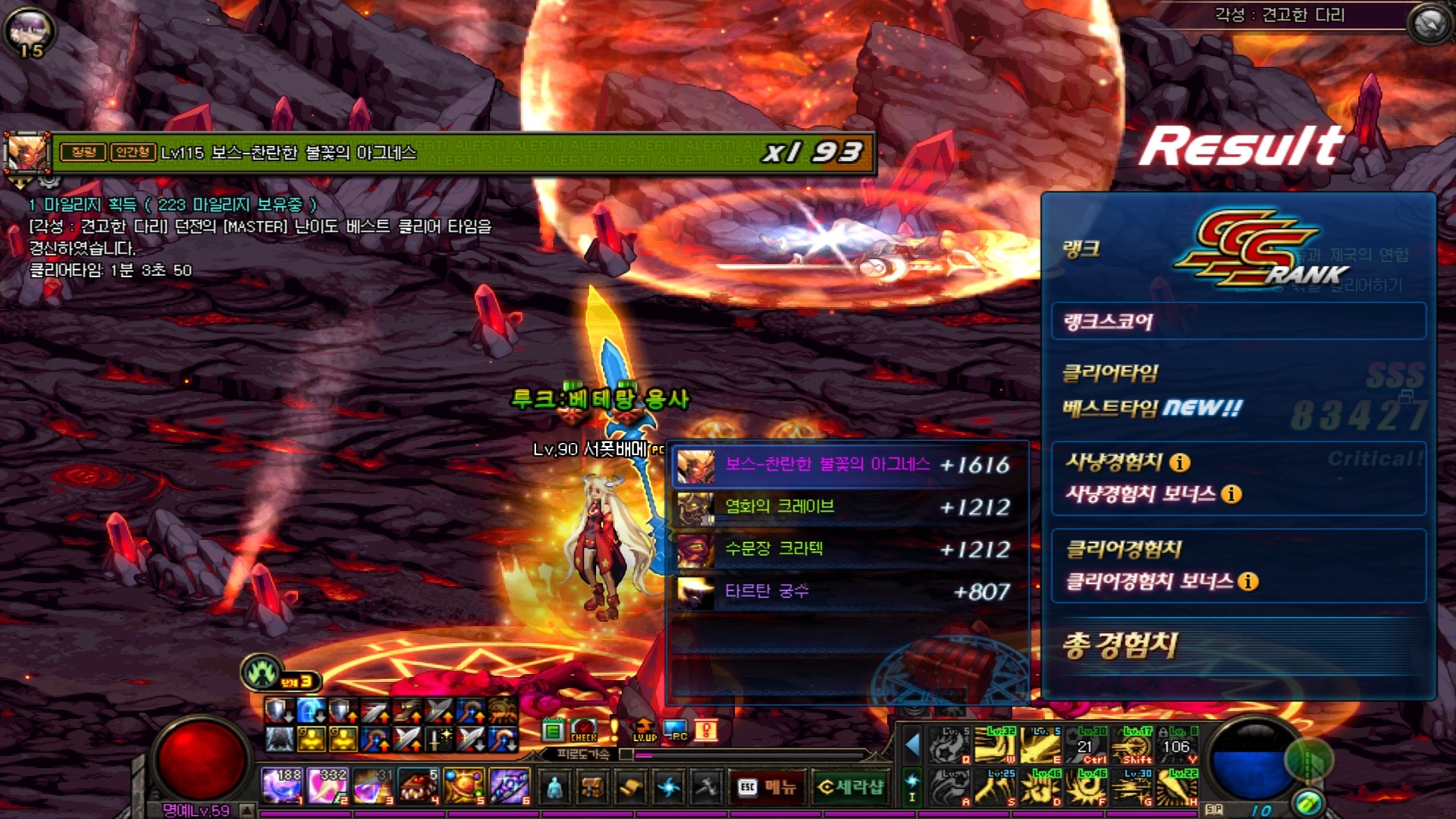Click the hammer and anvil icon
This screenshot has height=819, width=1456.
click(706, 788)
